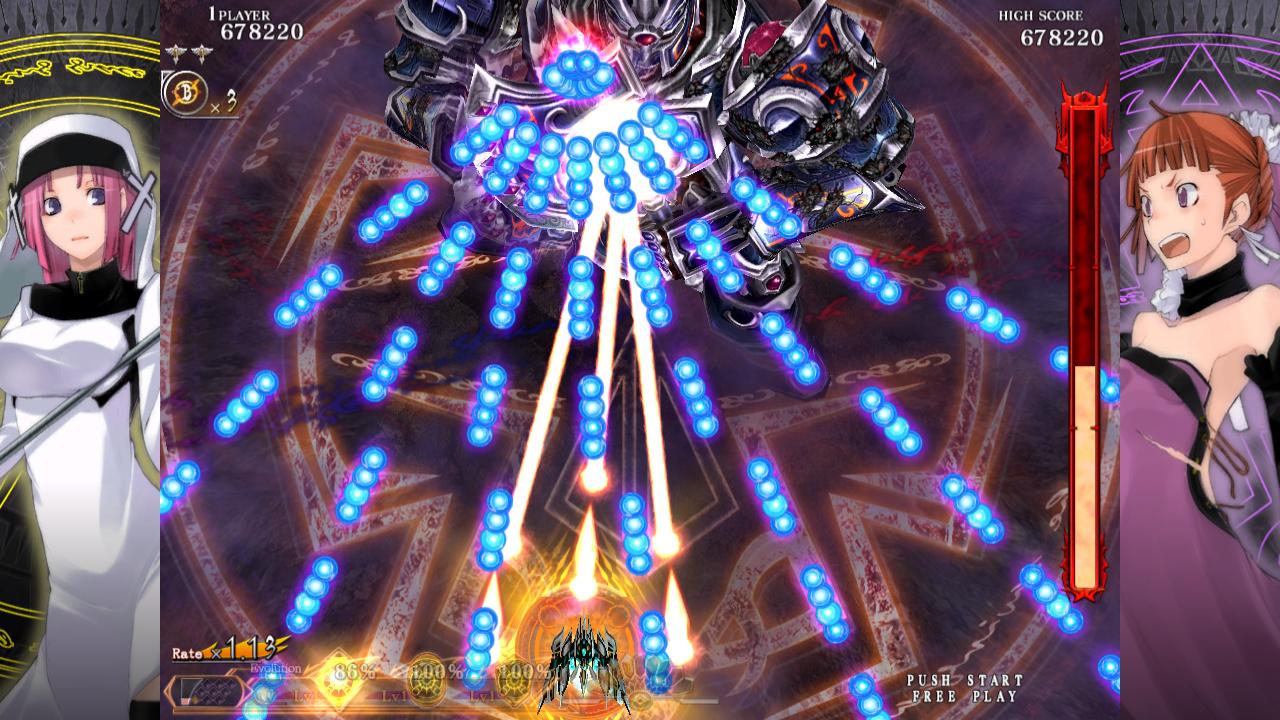The height and width of the screenshot is (720, 1280).
Task: Click the Evolution gauge bar
Action: 210,690
